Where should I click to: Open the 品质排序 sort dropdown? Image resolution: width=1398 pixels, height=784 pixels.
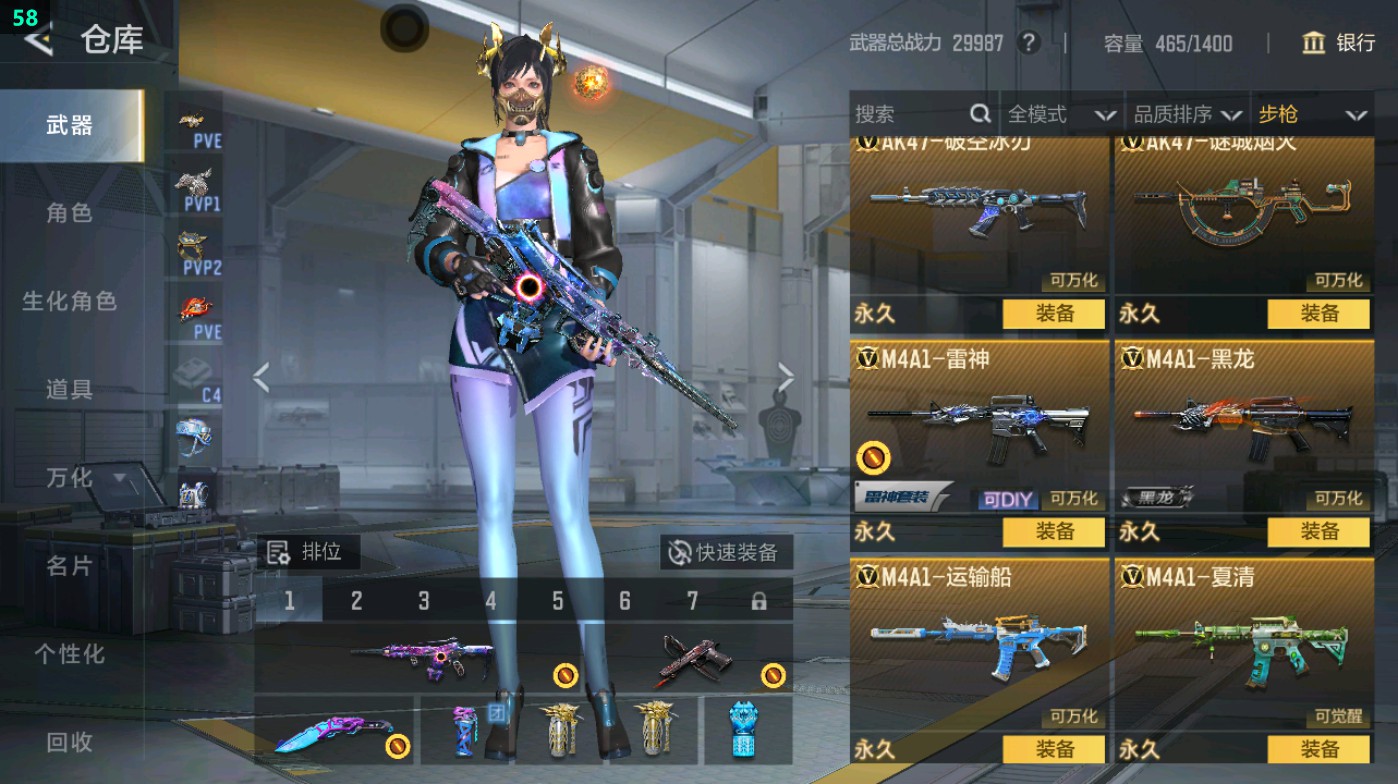(x=1187, y=115)
